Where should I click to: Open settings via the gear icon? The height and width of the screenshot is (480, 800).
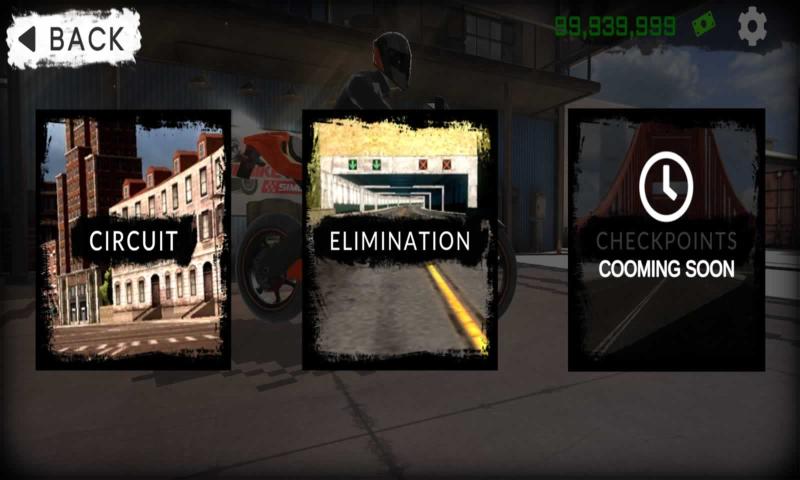[x=752, y=27]
